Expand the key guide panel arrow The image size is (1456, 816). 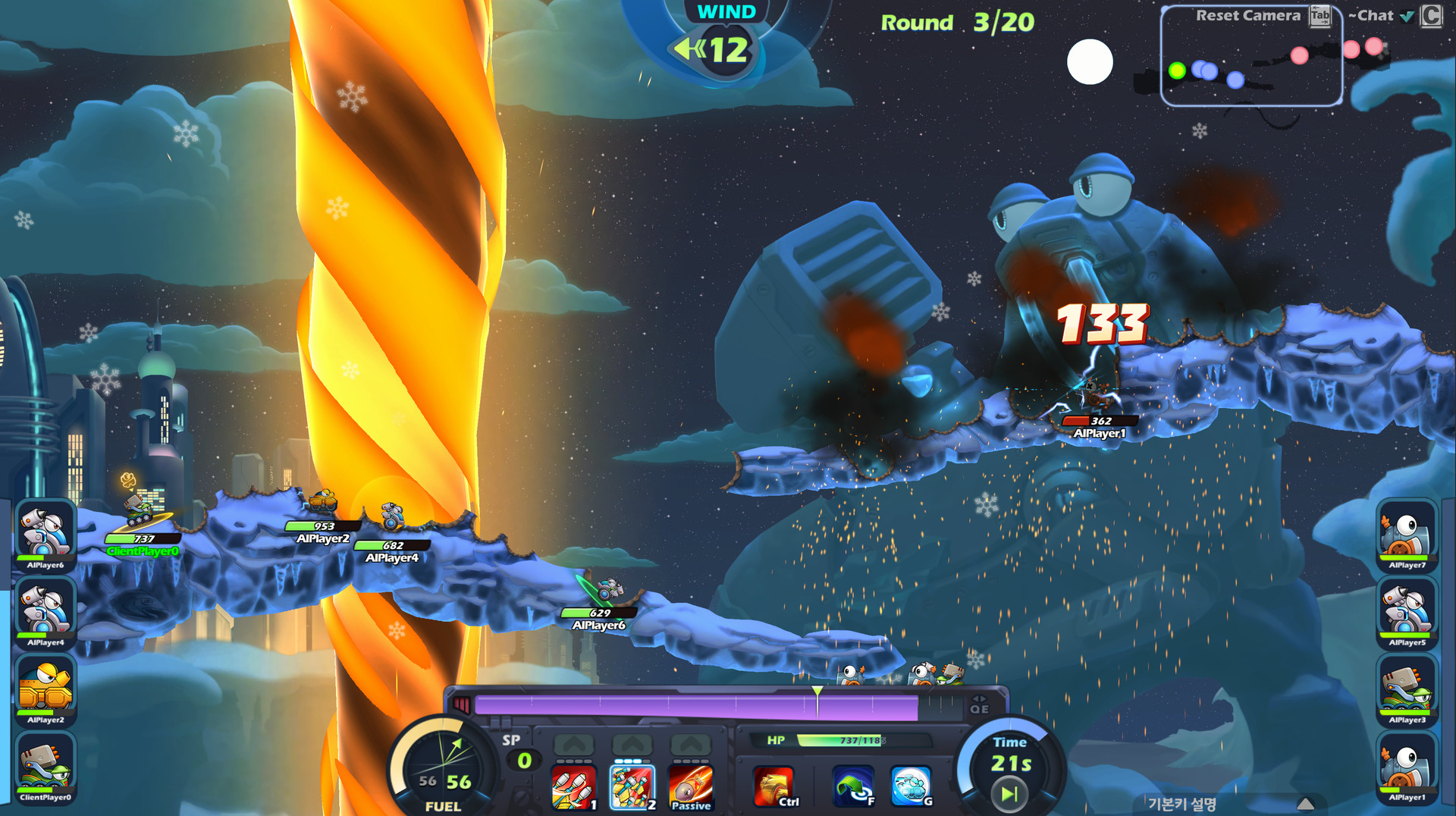coord(1305,804)
